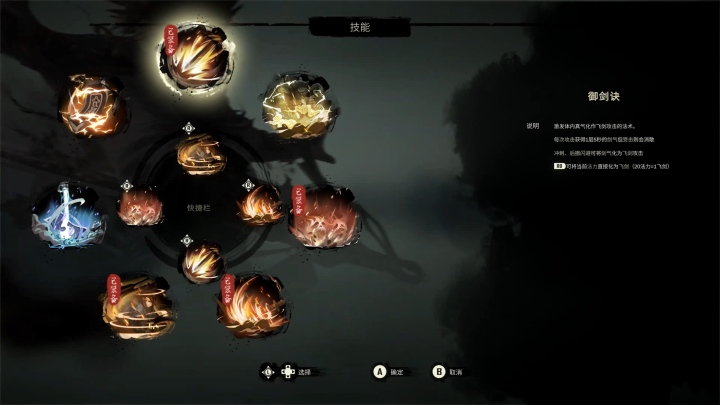Screen dimensions: 720x405
Task: Click the quick bar's upper swirl skill slot
Action: (x=197, y=155)
